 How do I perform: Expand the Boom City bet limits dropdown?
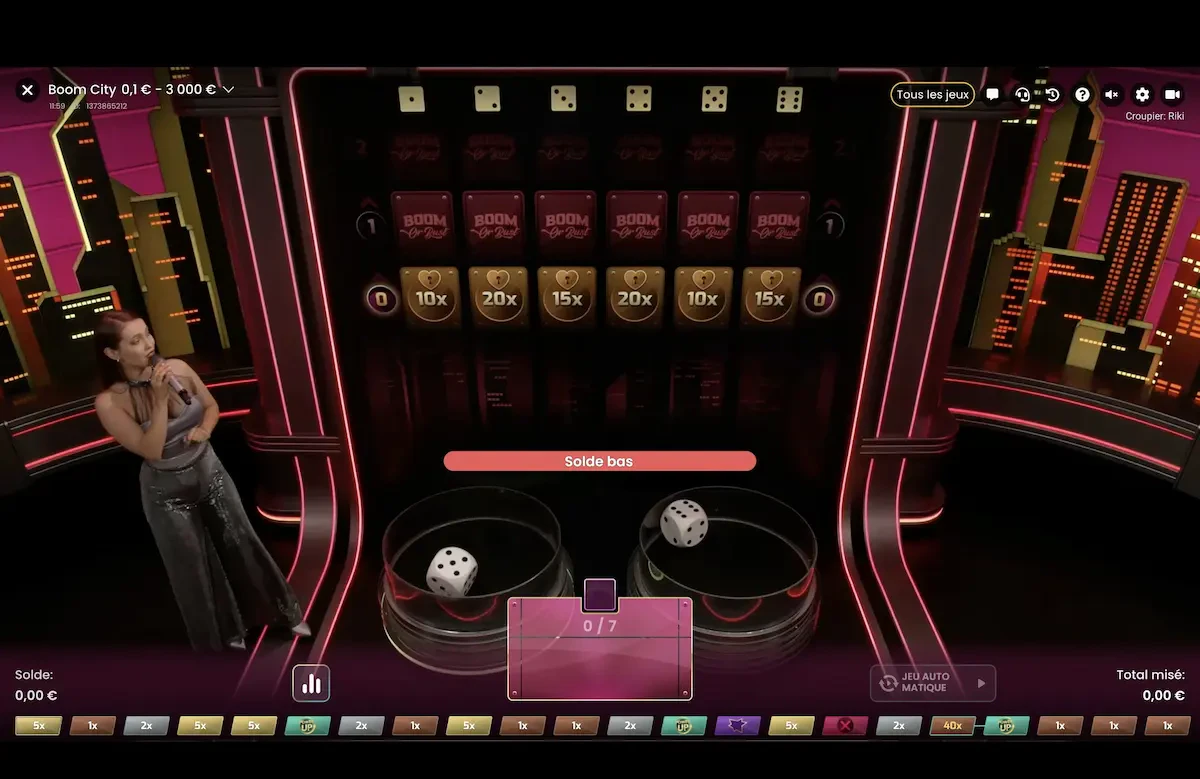click(229, 90)
